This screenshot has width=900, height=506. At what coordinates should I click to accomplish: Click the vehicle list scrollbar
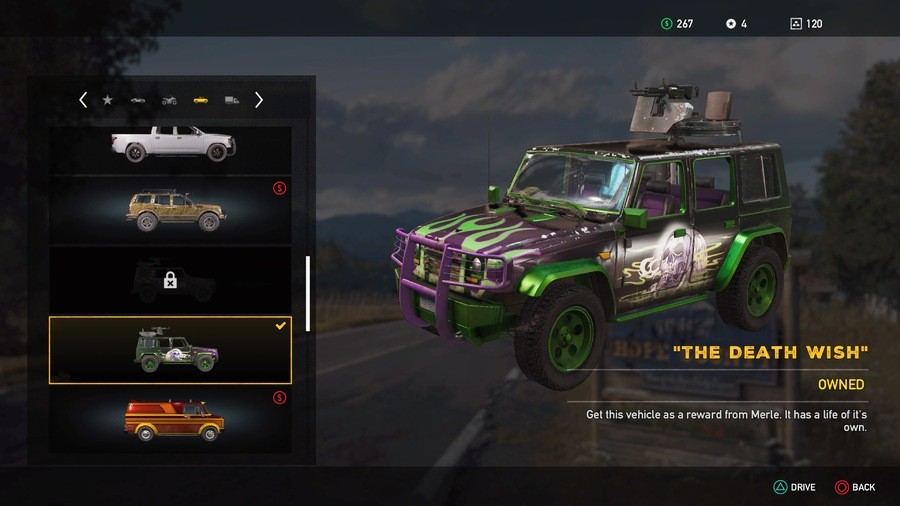pos(308,293)
